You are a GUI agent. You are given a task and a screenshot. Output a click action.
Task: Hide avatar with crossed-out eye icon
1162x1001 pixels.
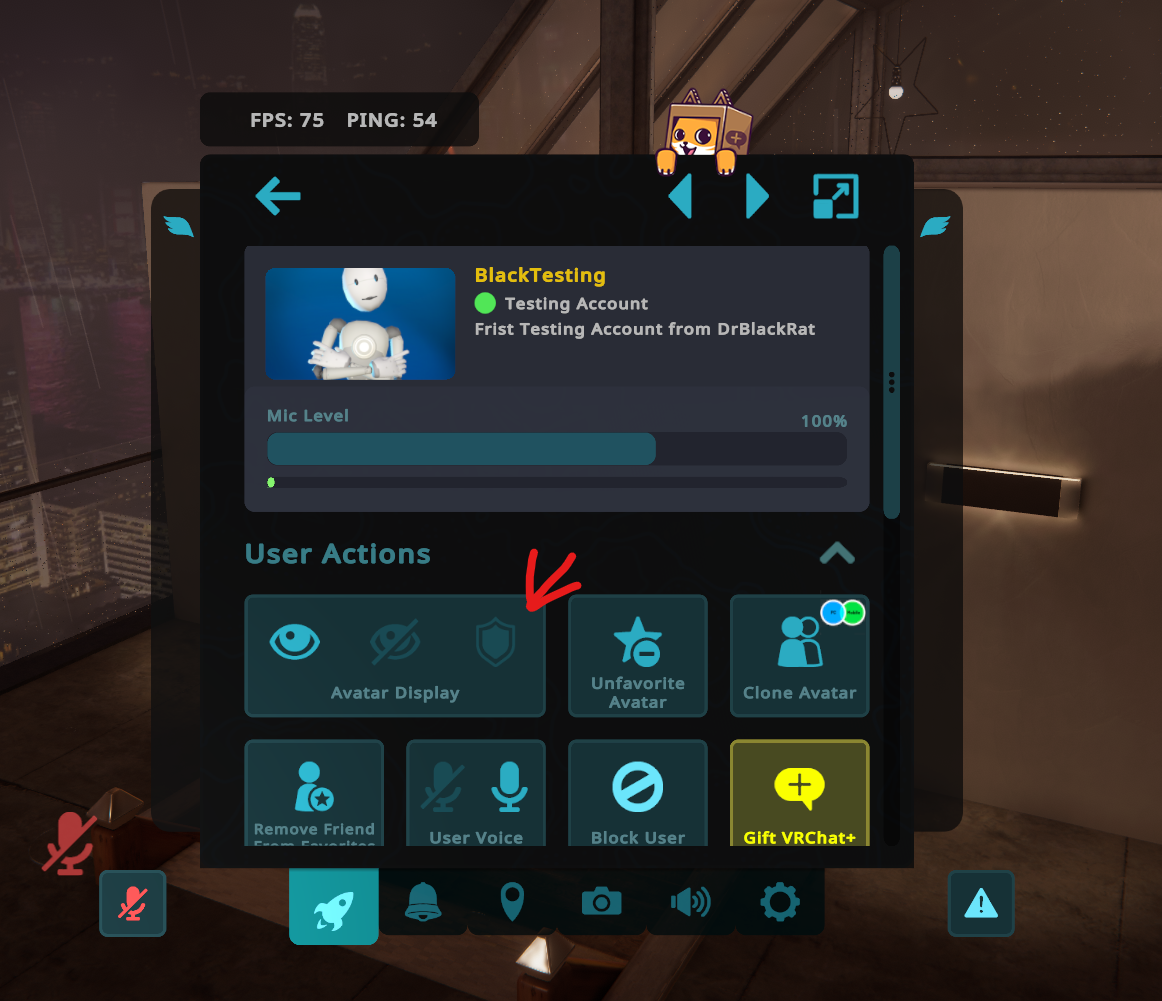pos(394,642)
